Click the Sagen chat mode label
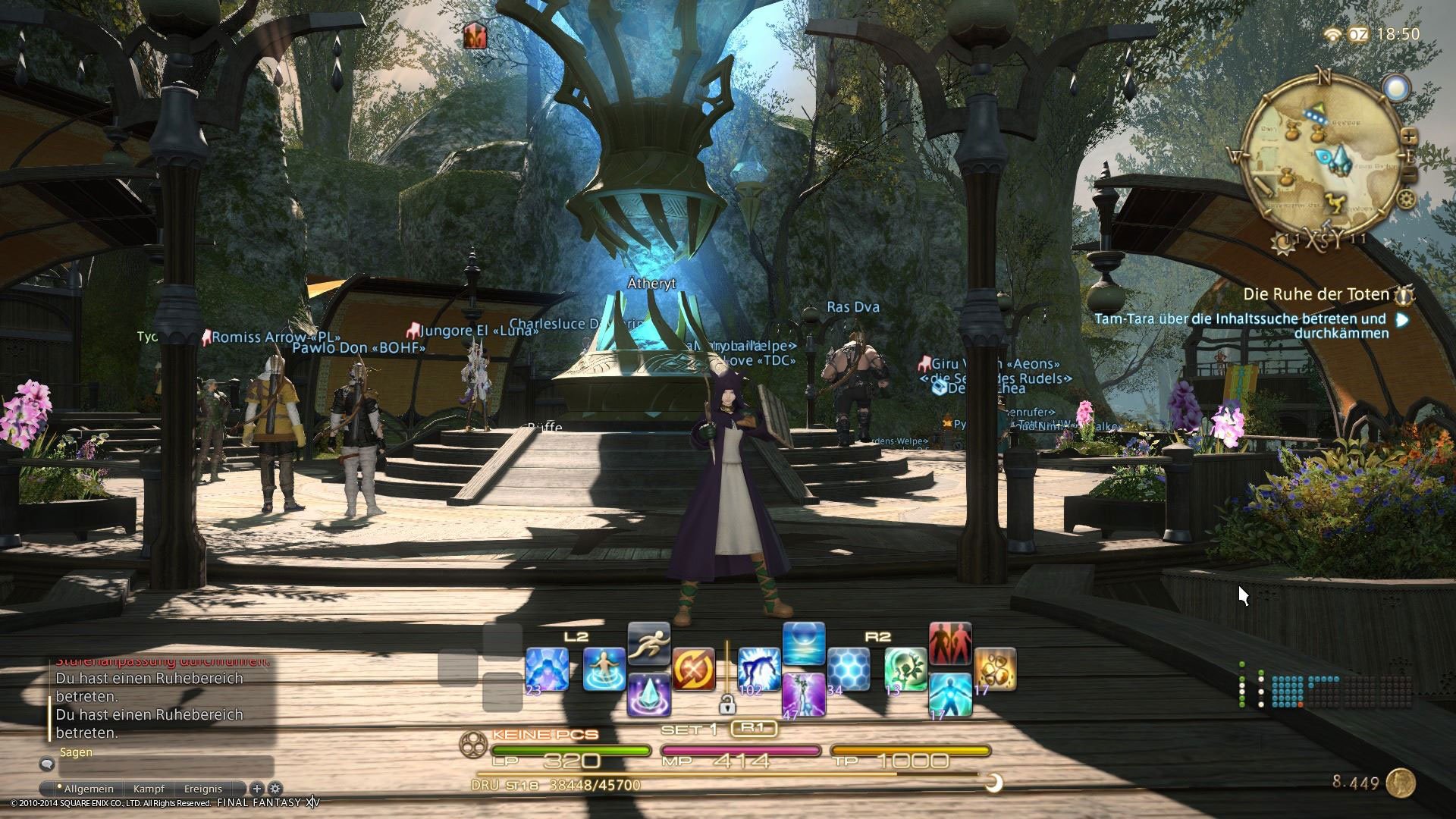This screenshot has width=1456, height=819. 76,752
